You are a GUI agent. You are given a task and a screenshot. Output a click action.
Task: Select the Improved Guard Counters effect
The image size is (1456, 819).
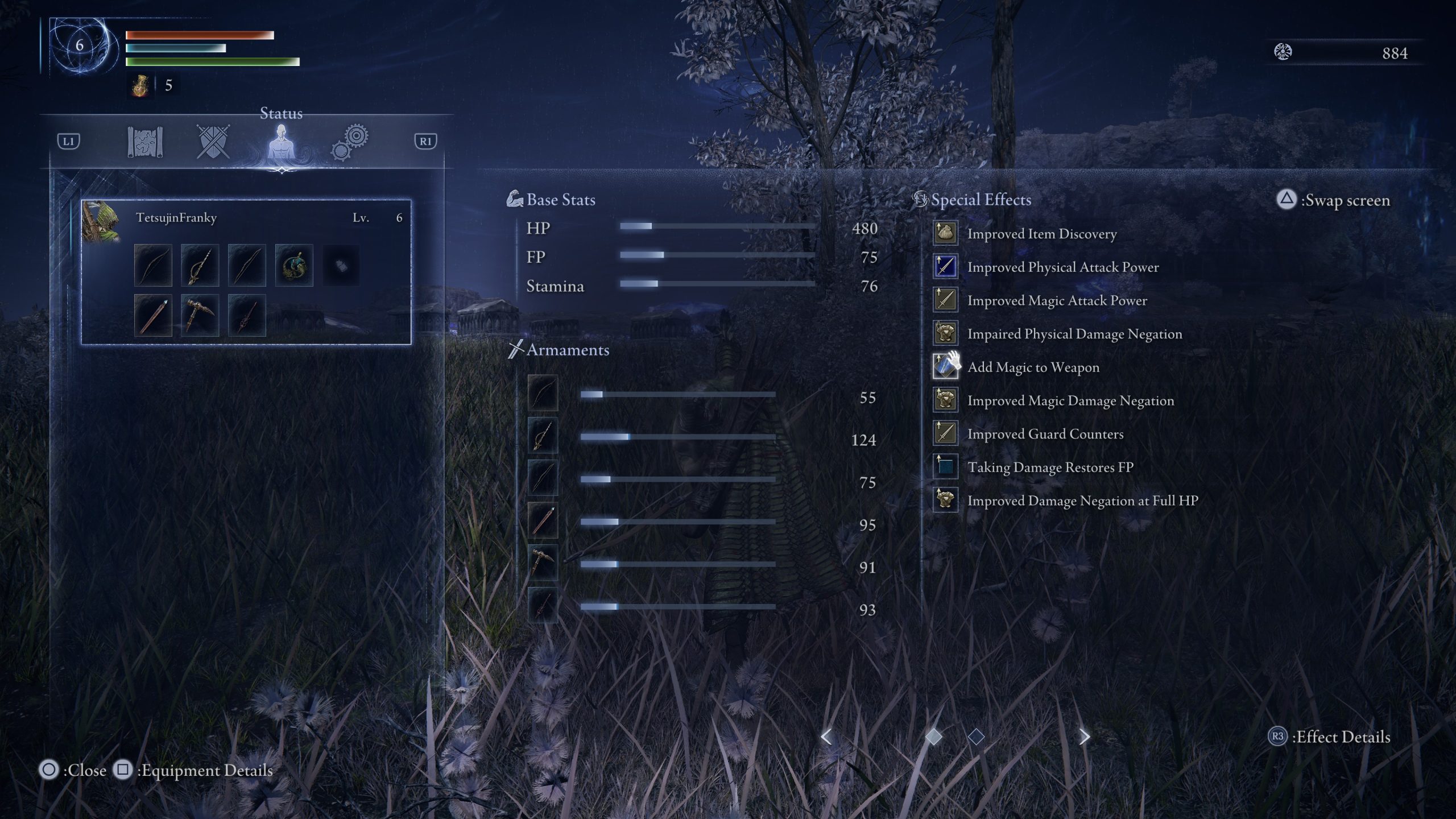[x=1045, y=434]
